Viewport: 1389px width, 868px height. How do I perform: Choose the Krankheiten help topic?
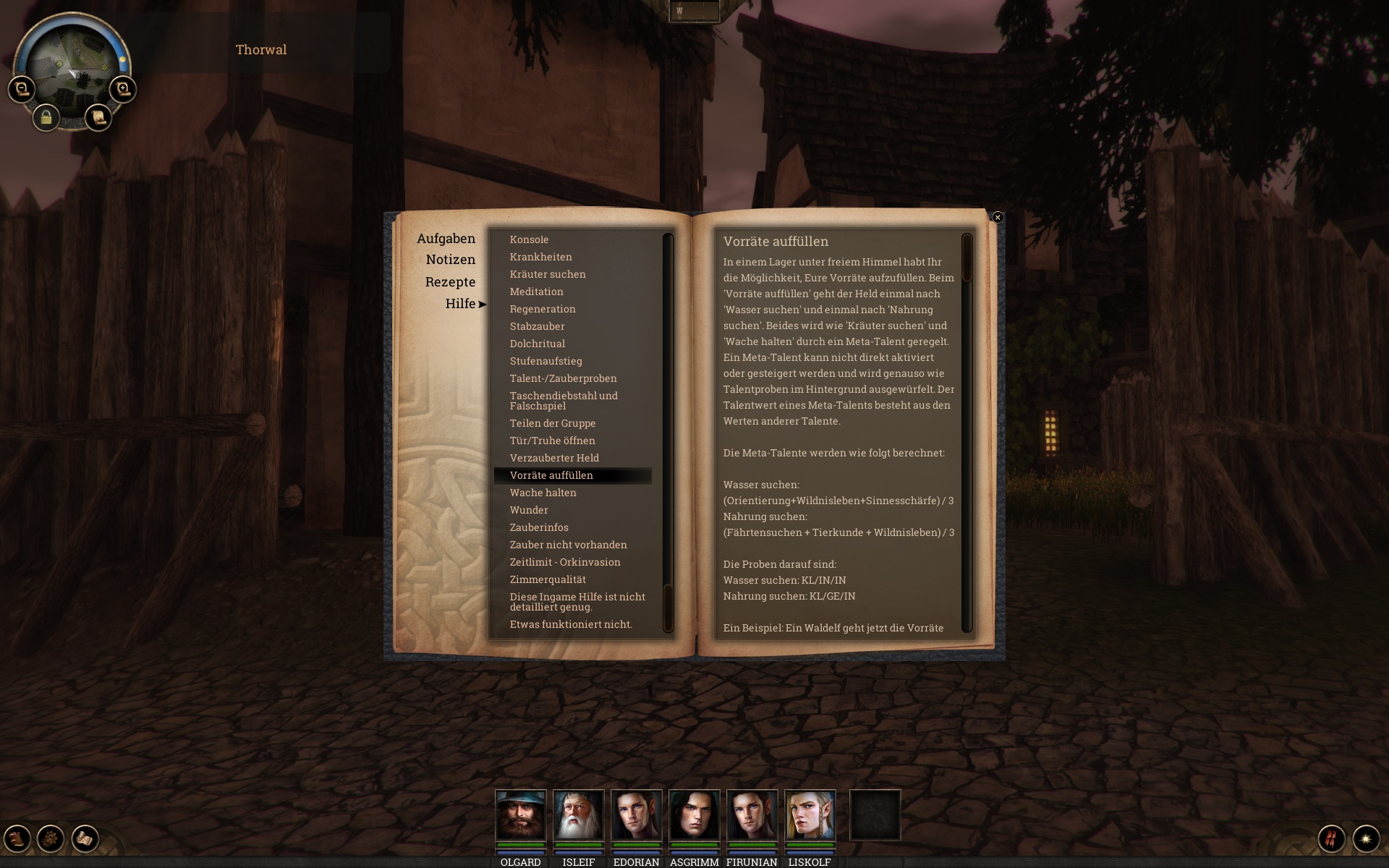point(540,257)
